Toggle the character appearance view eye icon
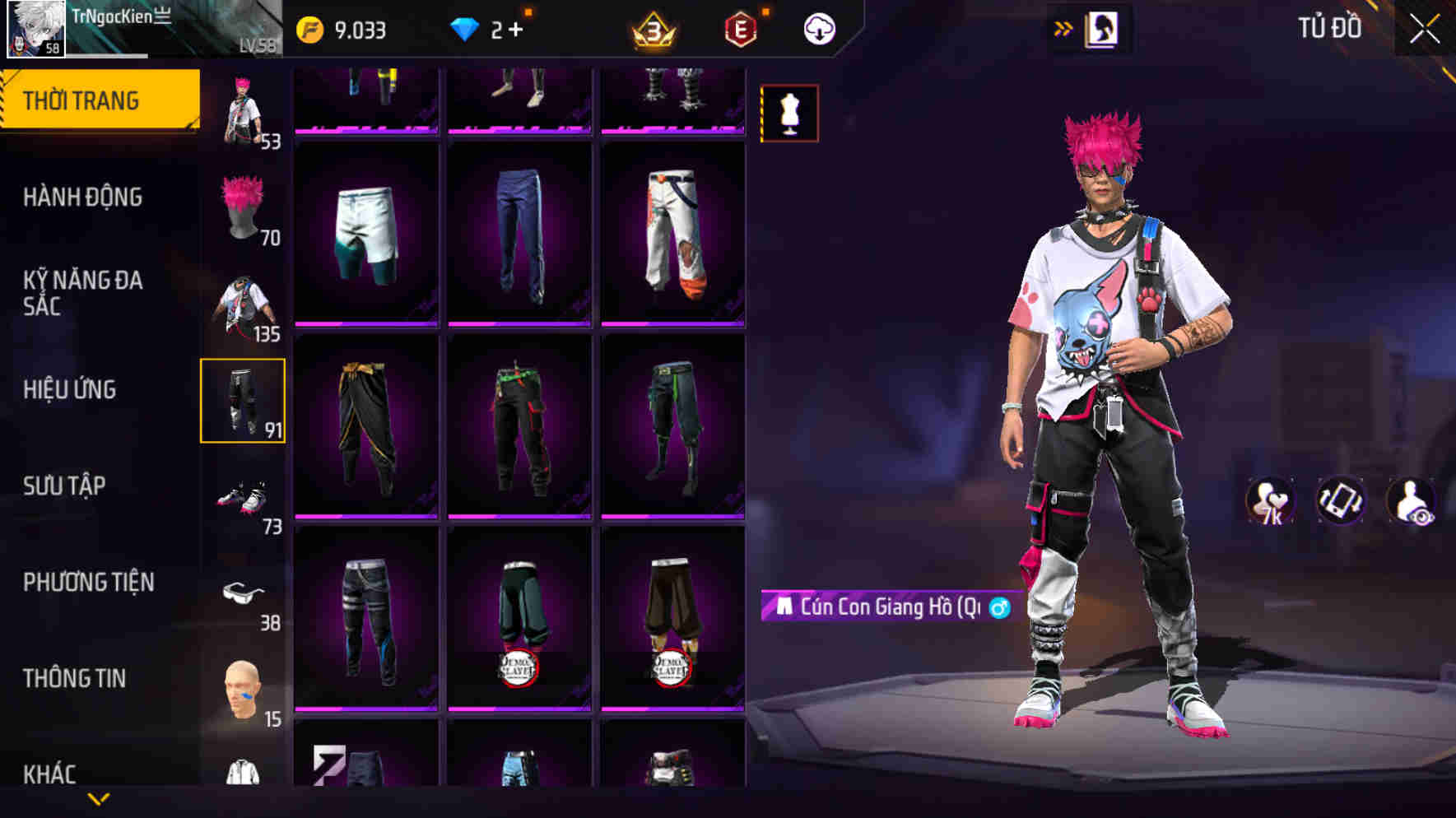The height and width of the screenshot is (818, 1456). point(1414,500)
